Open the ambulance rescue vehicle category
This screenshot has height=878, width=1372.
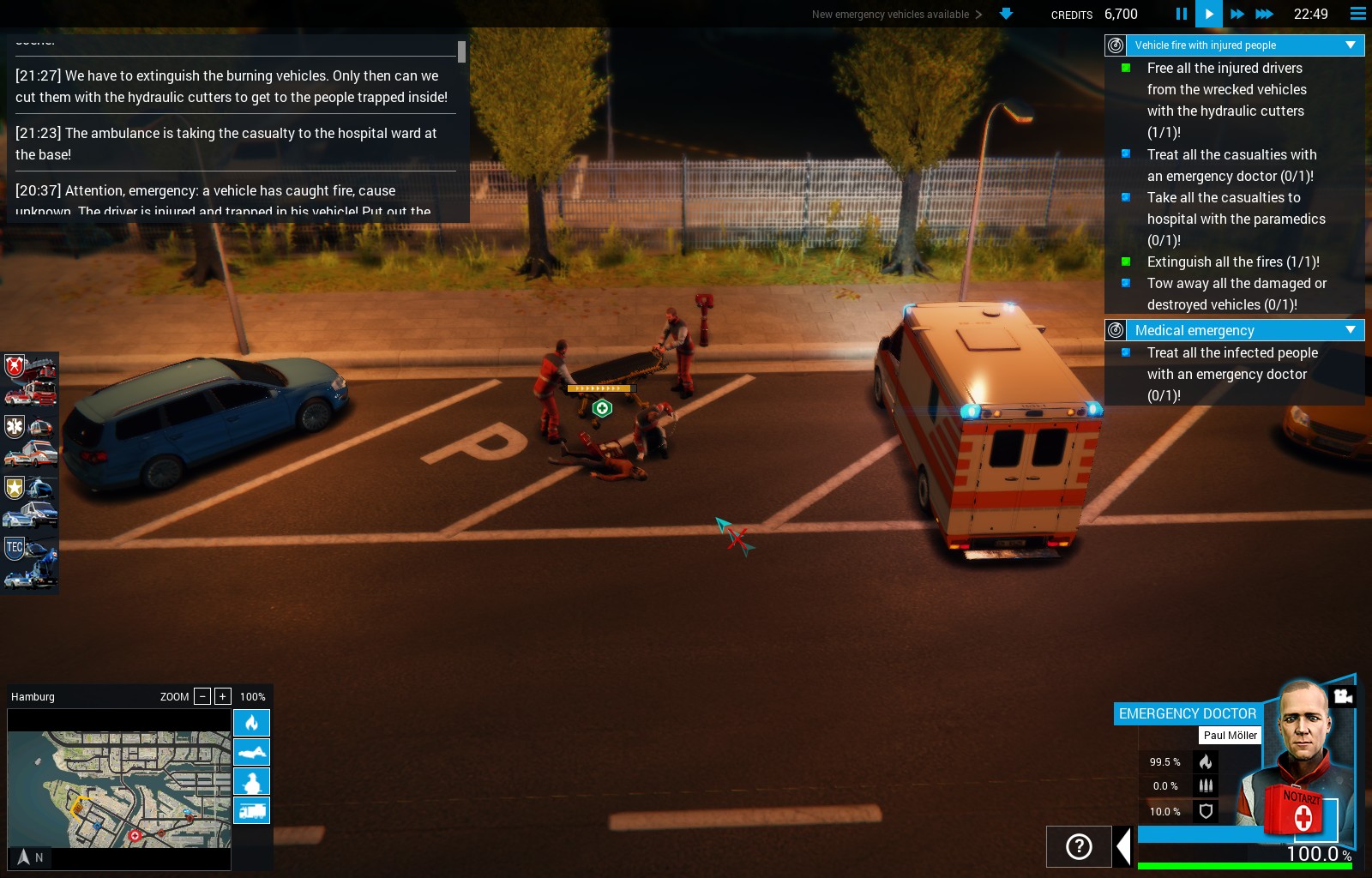[x=30, y=440]
